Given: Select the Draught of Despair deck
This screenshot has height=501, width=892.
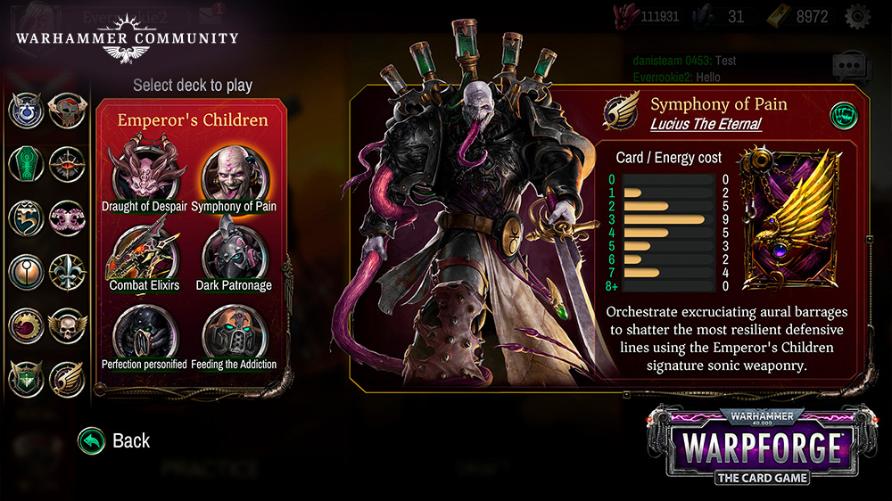Looking at the screenshot, I should (146, 171).
